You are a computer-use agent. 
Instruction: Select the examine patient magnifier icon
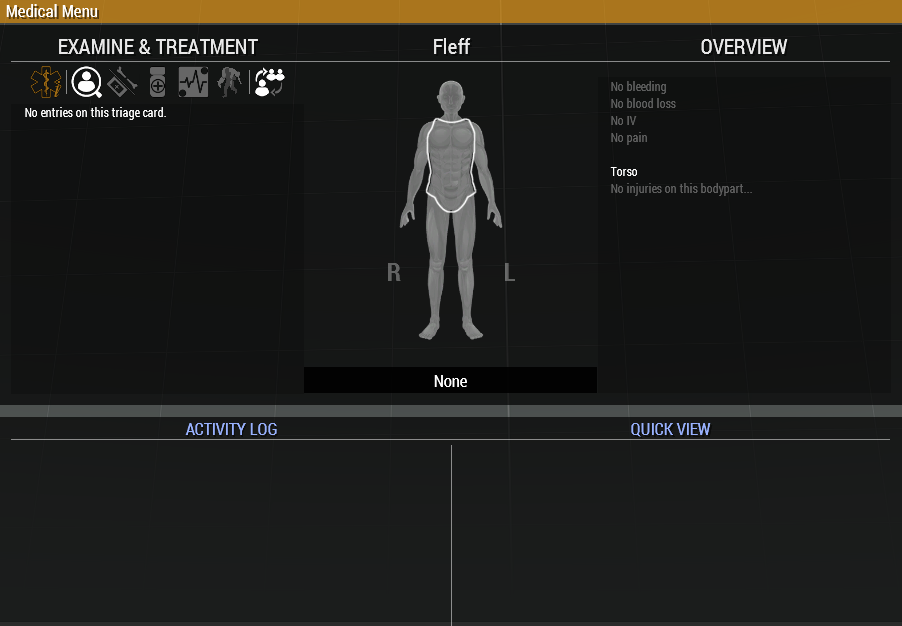[x=87, y=82]
